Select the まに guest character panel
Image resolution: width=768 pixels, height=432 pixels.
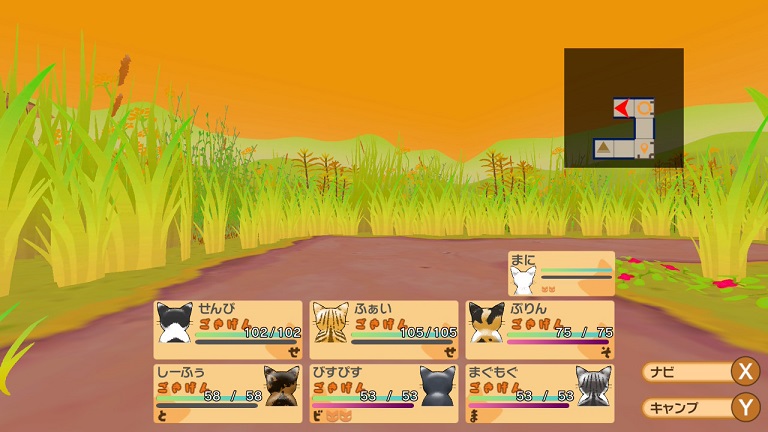pos(561,273)
